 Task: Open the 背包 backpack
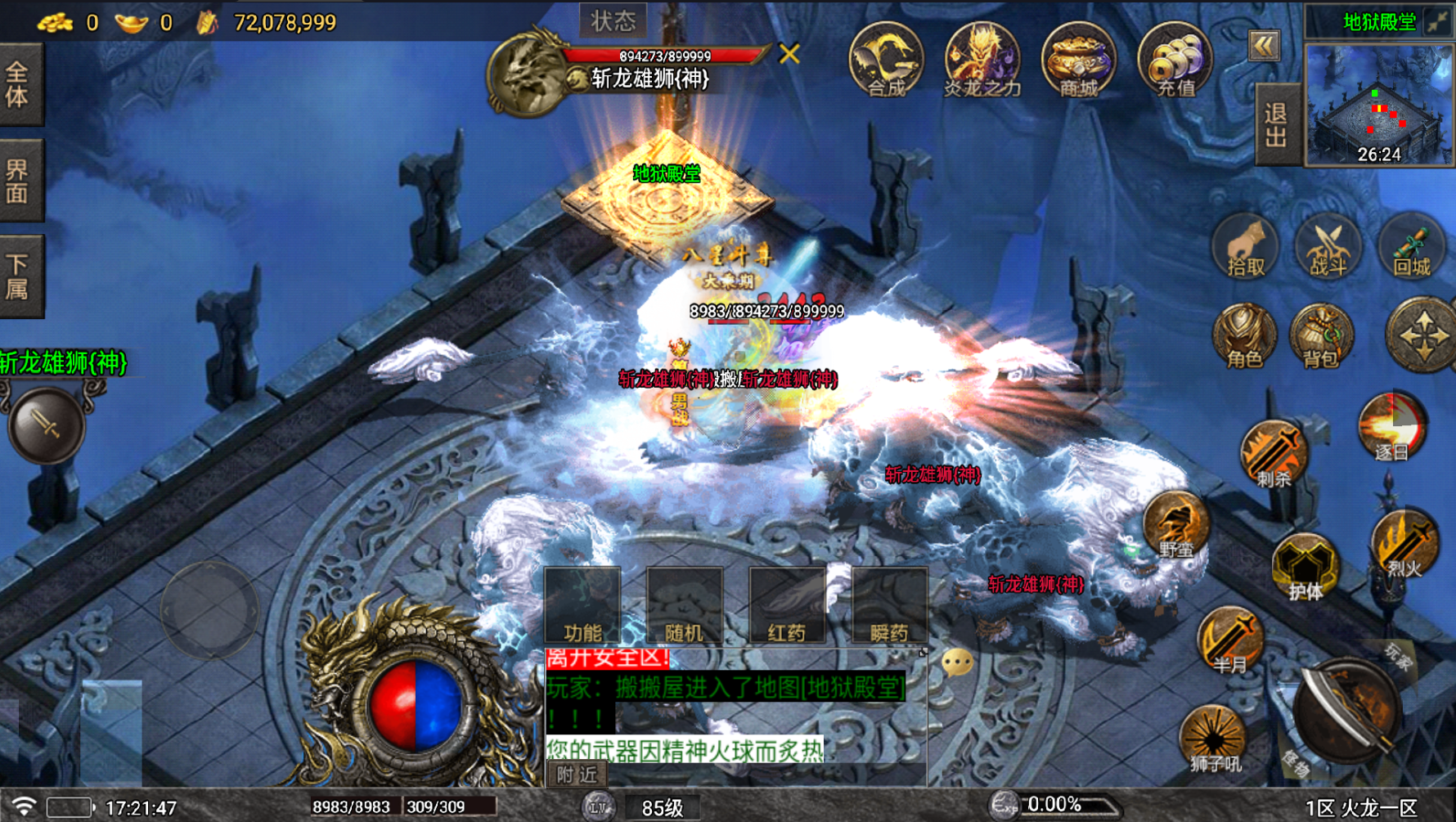pyautogui.click(x=1321, y=337)
